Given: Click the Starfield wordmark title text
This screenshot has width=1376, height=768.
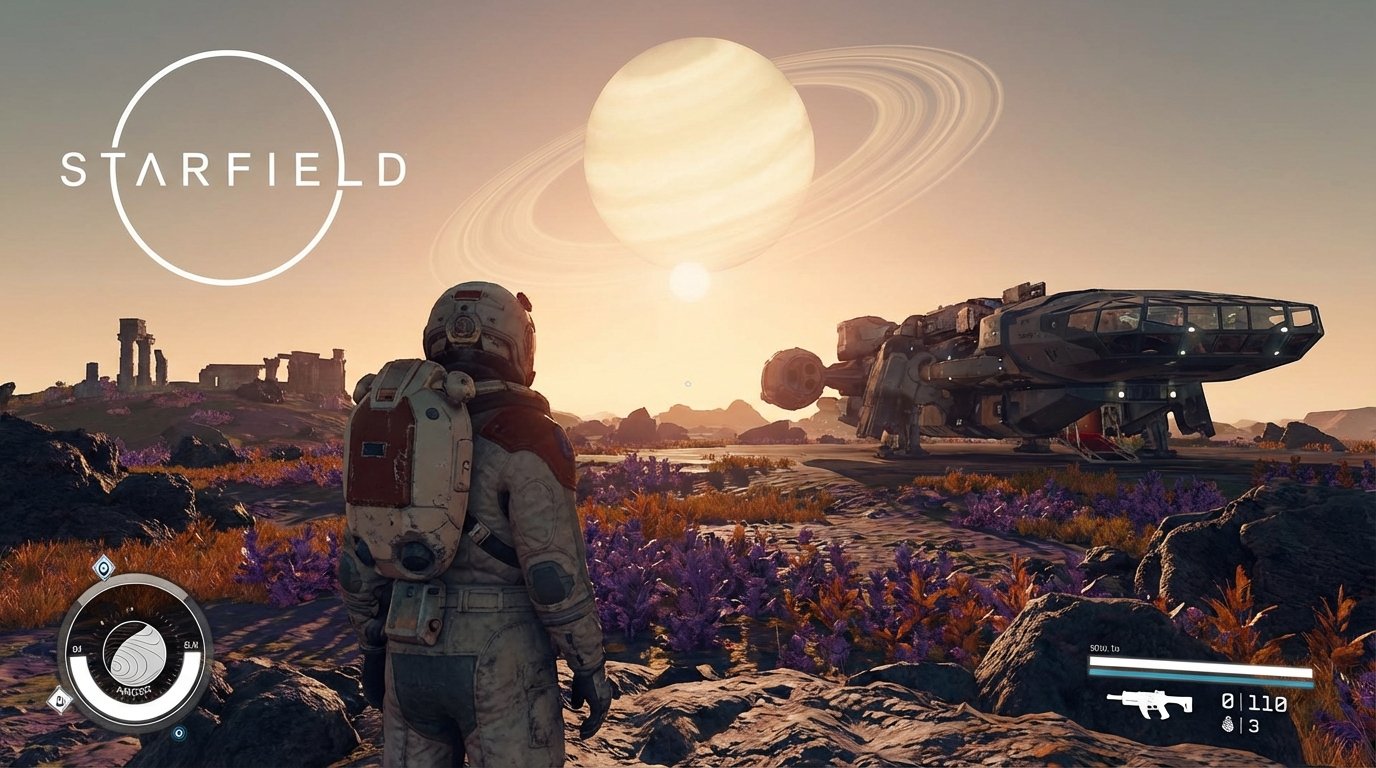Looking at the screenshot, I should (x=235, y=170).
